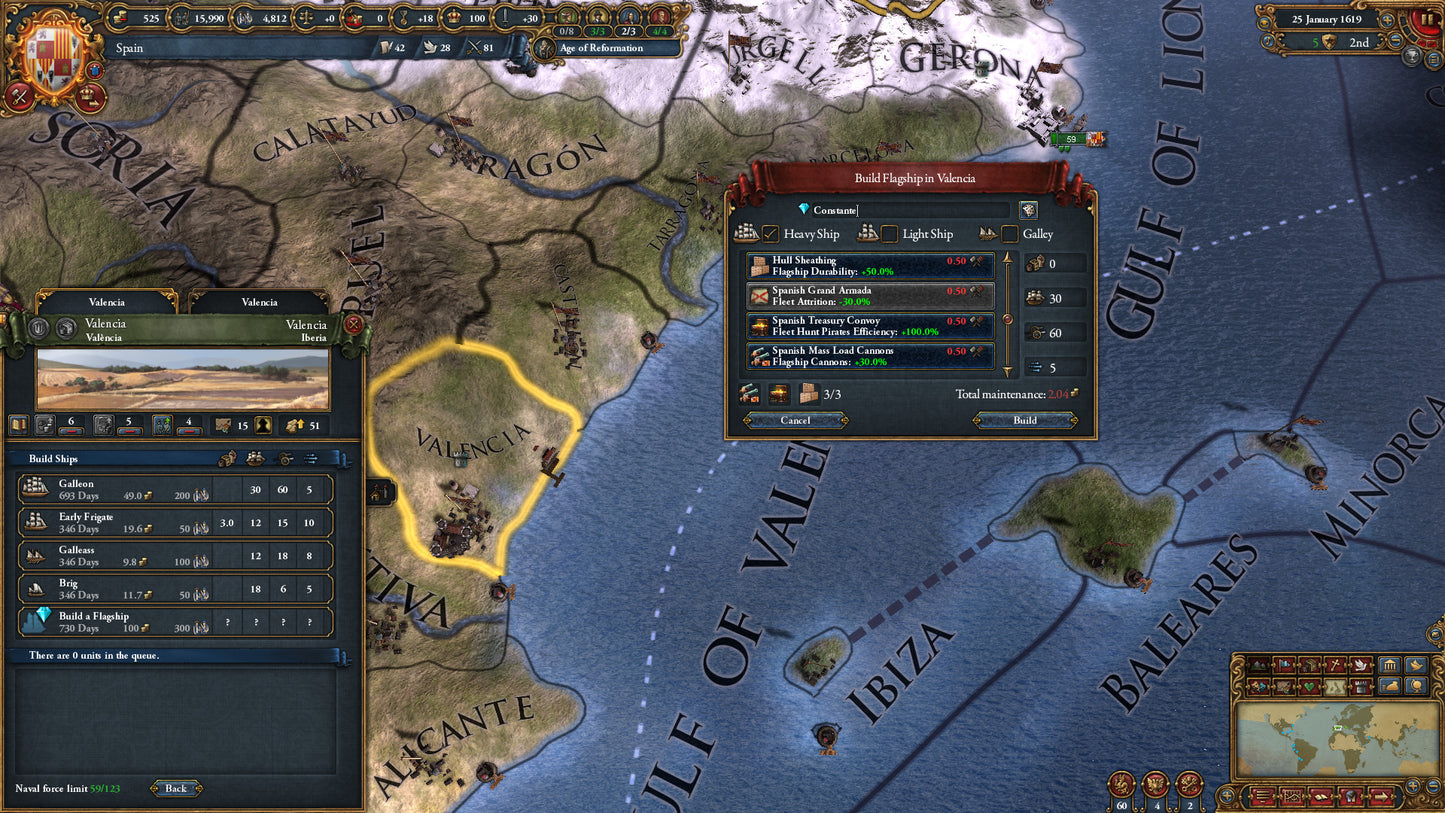Screen dimensions: 1445x813
Task: Open the diplomatic mapmode dove icon
Action: click(1361, 665)
